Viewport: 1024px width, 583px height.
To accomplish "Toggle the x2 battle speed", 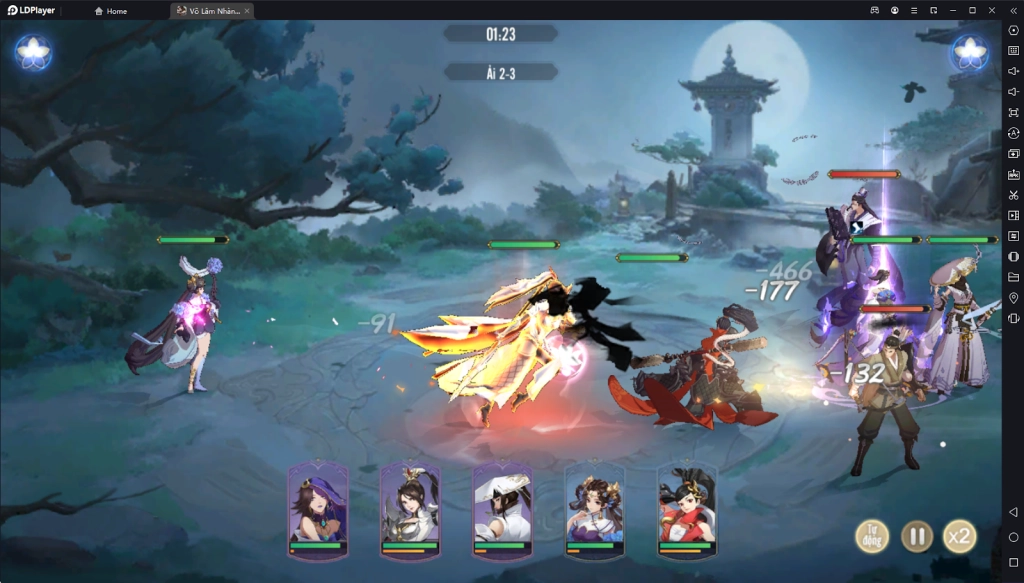I will point(959,537).
